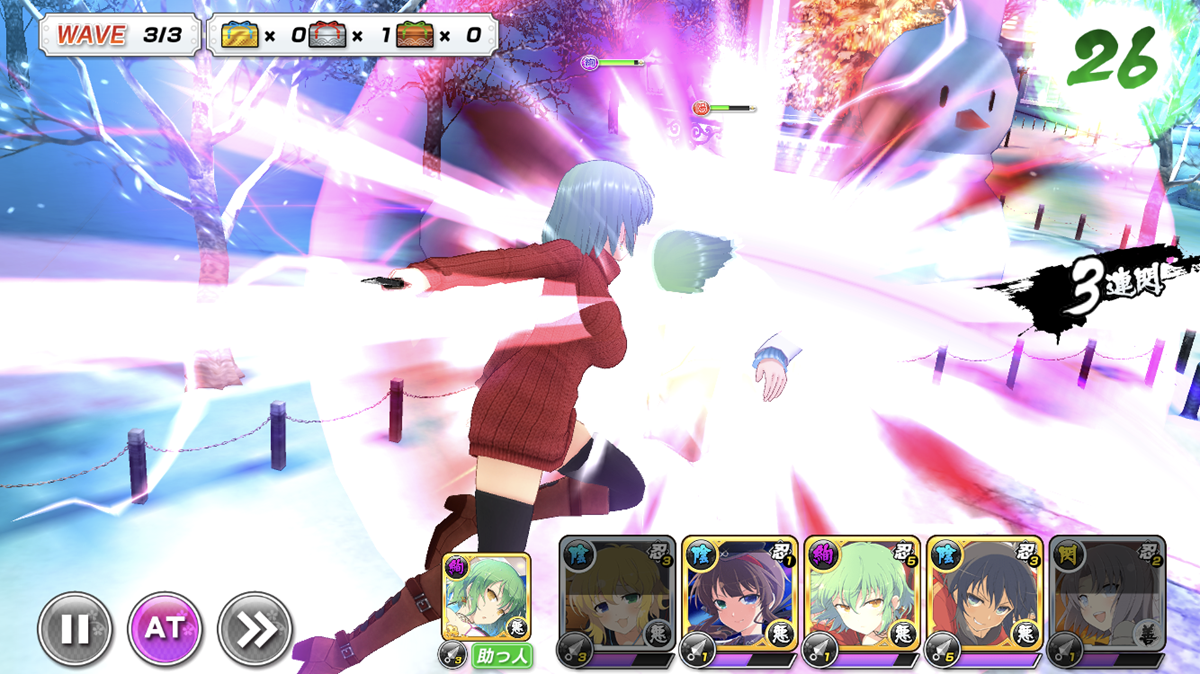Choose the greyed-out gray-haired character card
Image resolution: width=1200 pixels, height=674 pixels.
pyautogui.click(x=1106, y=597)
